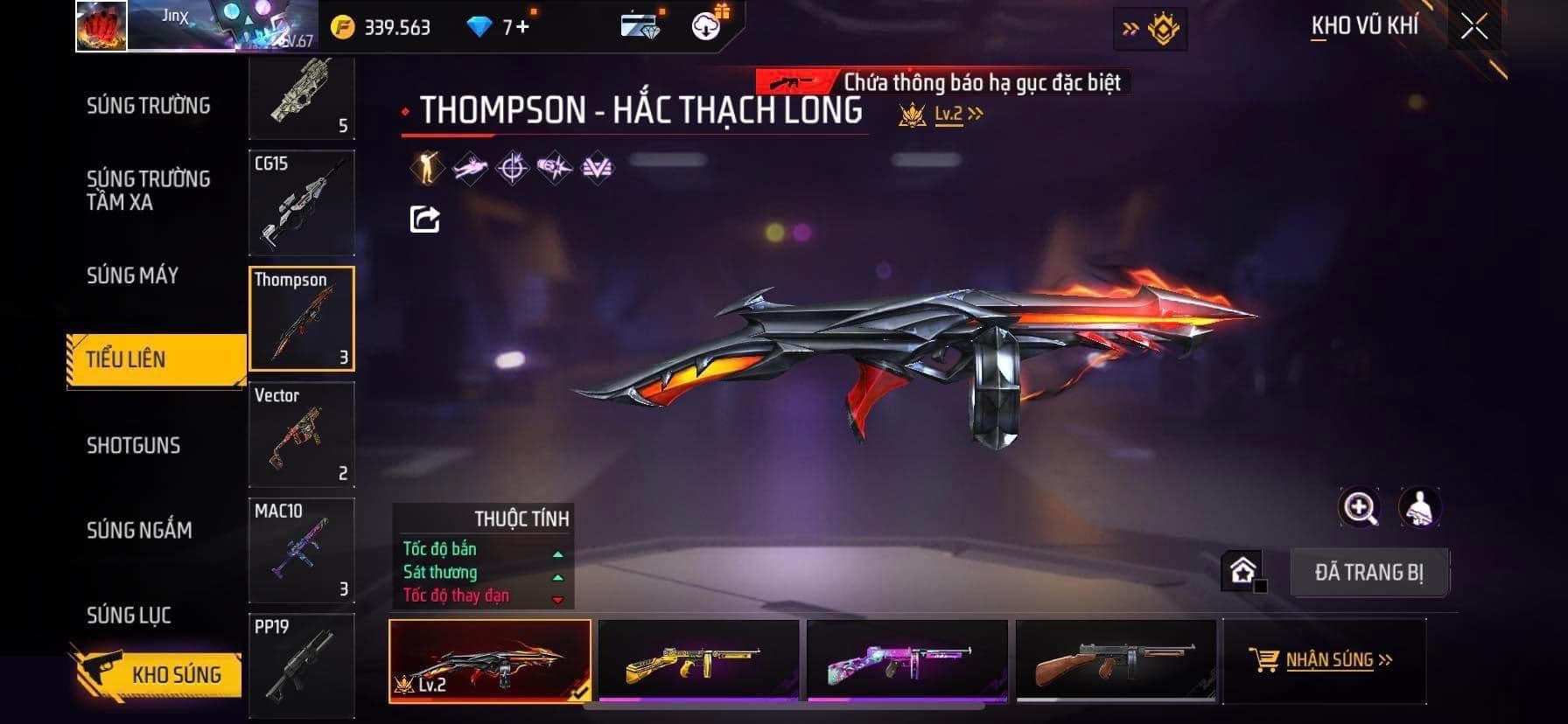Zoom in with the magnifier icon

click(x=1360, y=507)
